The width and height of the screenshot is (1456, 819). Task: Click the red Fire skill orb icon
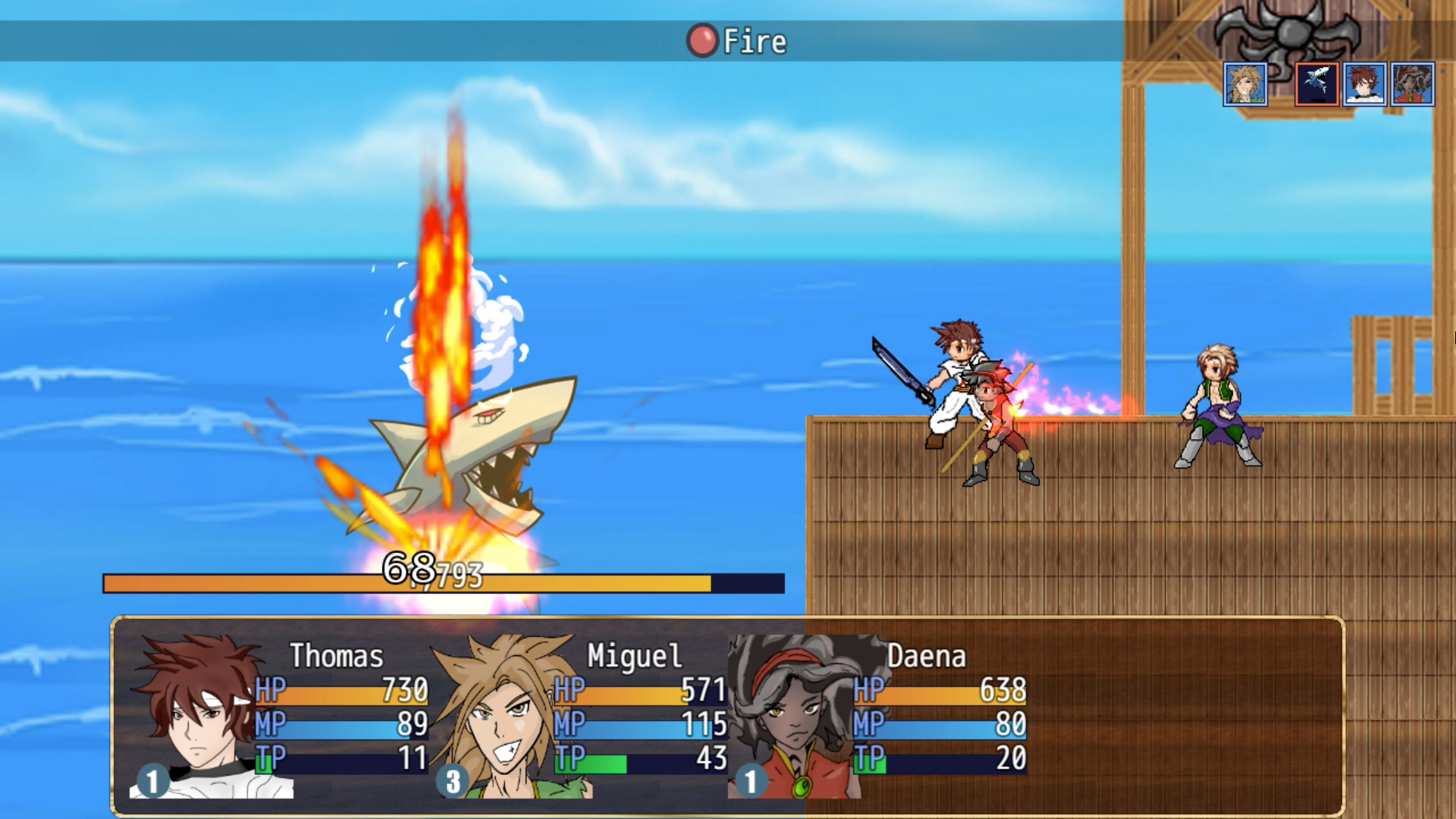tap(703, 39)
